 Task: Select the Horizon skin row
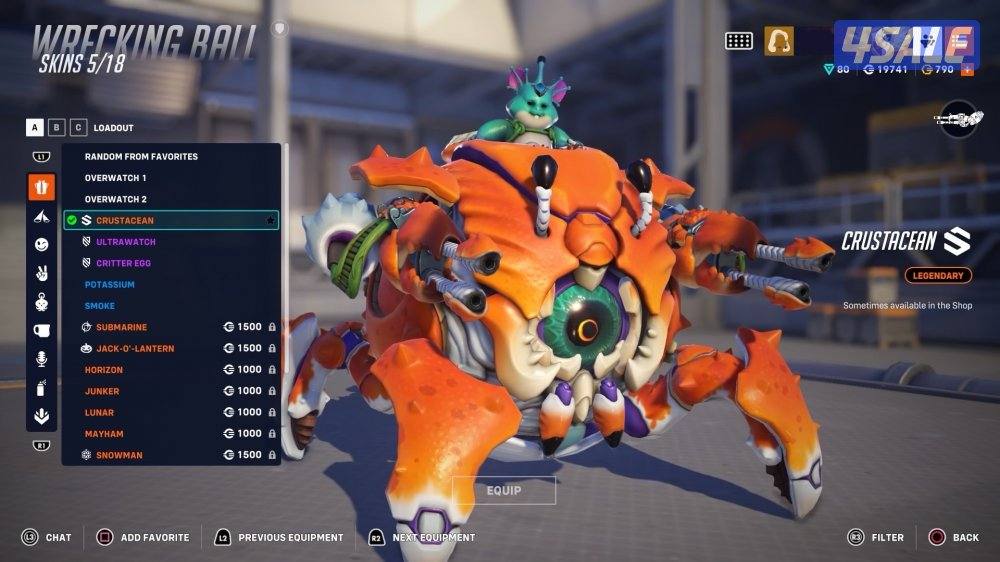[x=104, y=370]
